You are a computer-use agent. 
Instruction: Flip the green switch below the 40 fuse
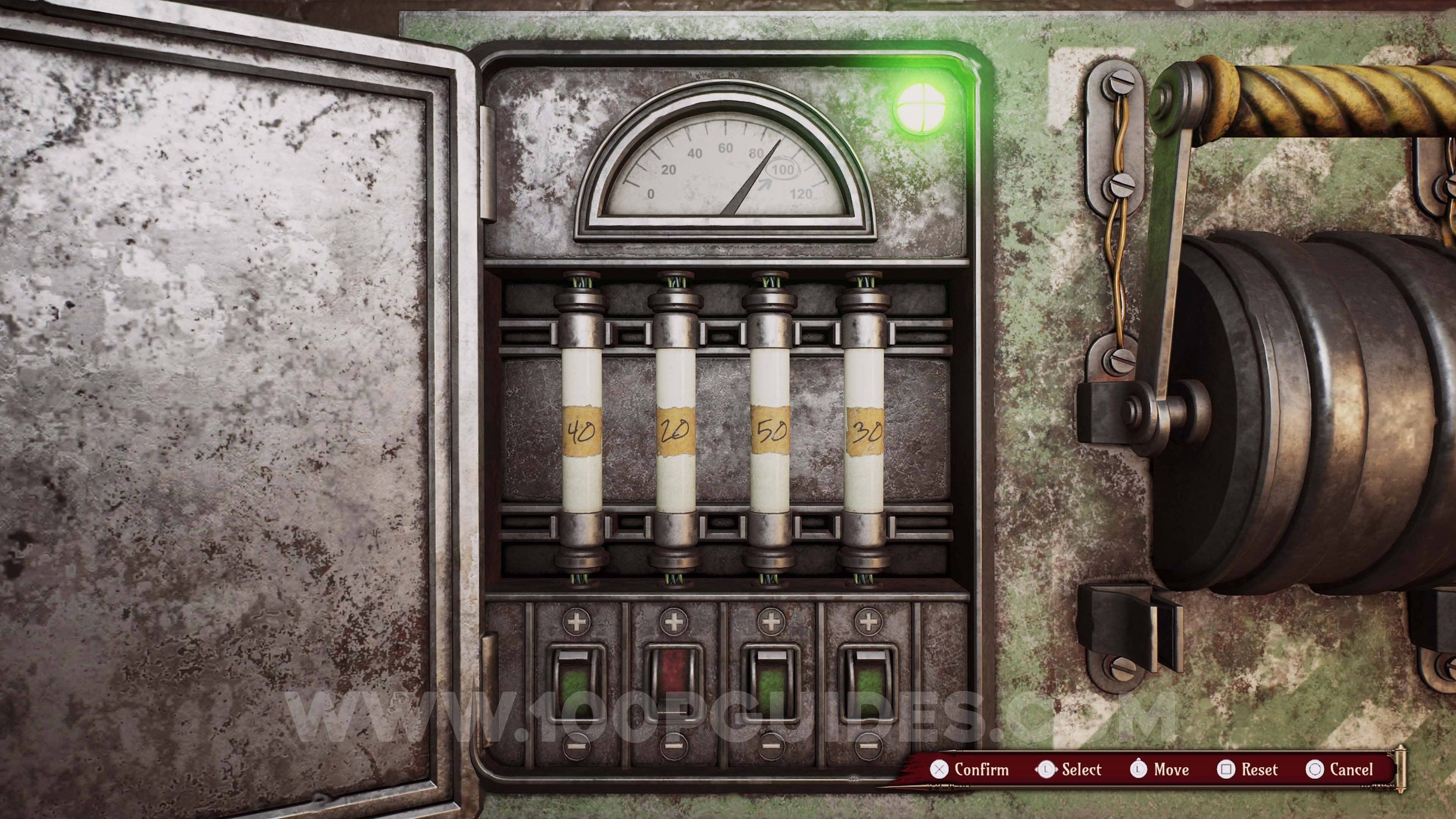coord(577,683)
